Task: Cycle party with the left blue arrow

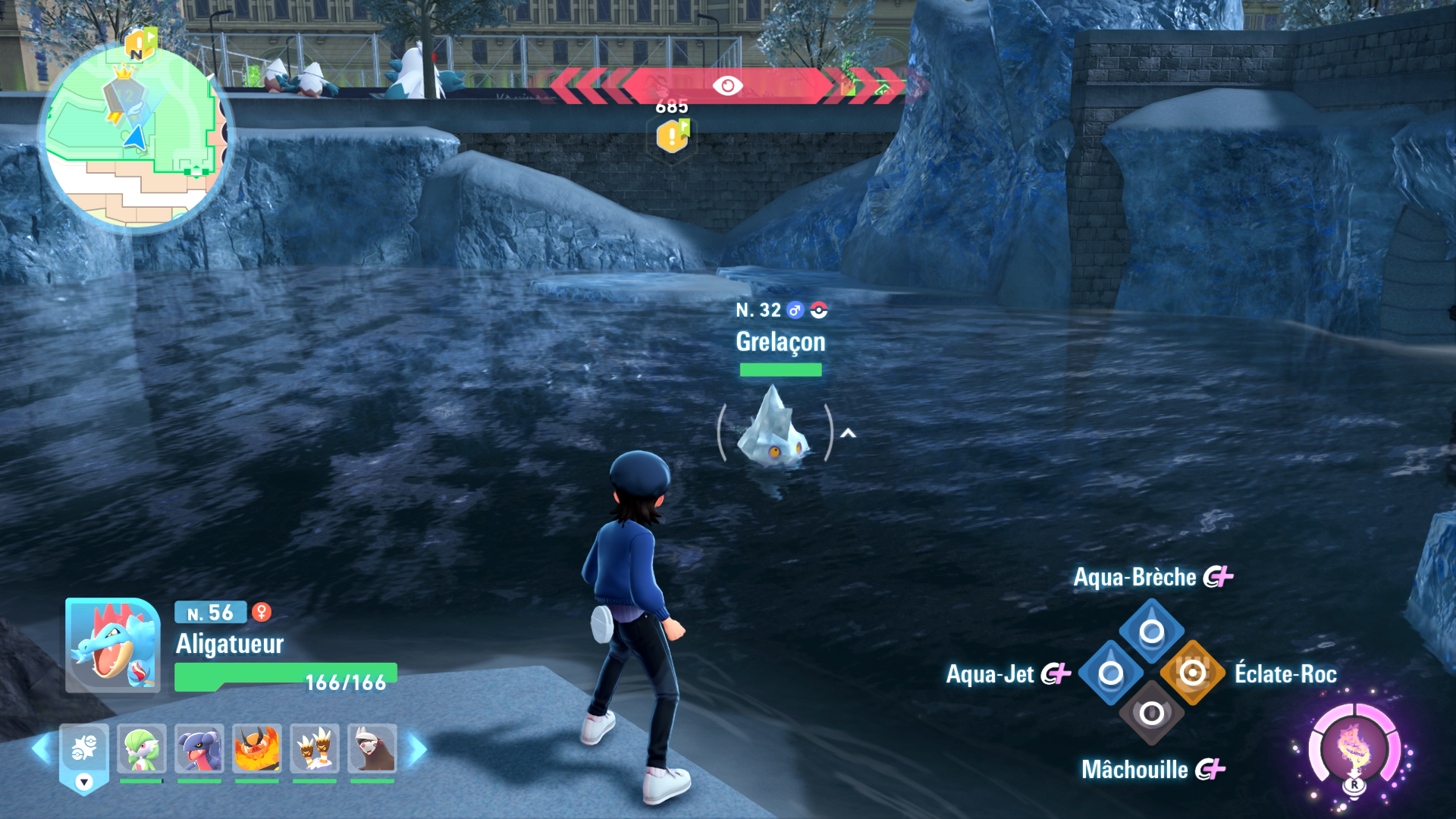Action: [x=41, y=749]
